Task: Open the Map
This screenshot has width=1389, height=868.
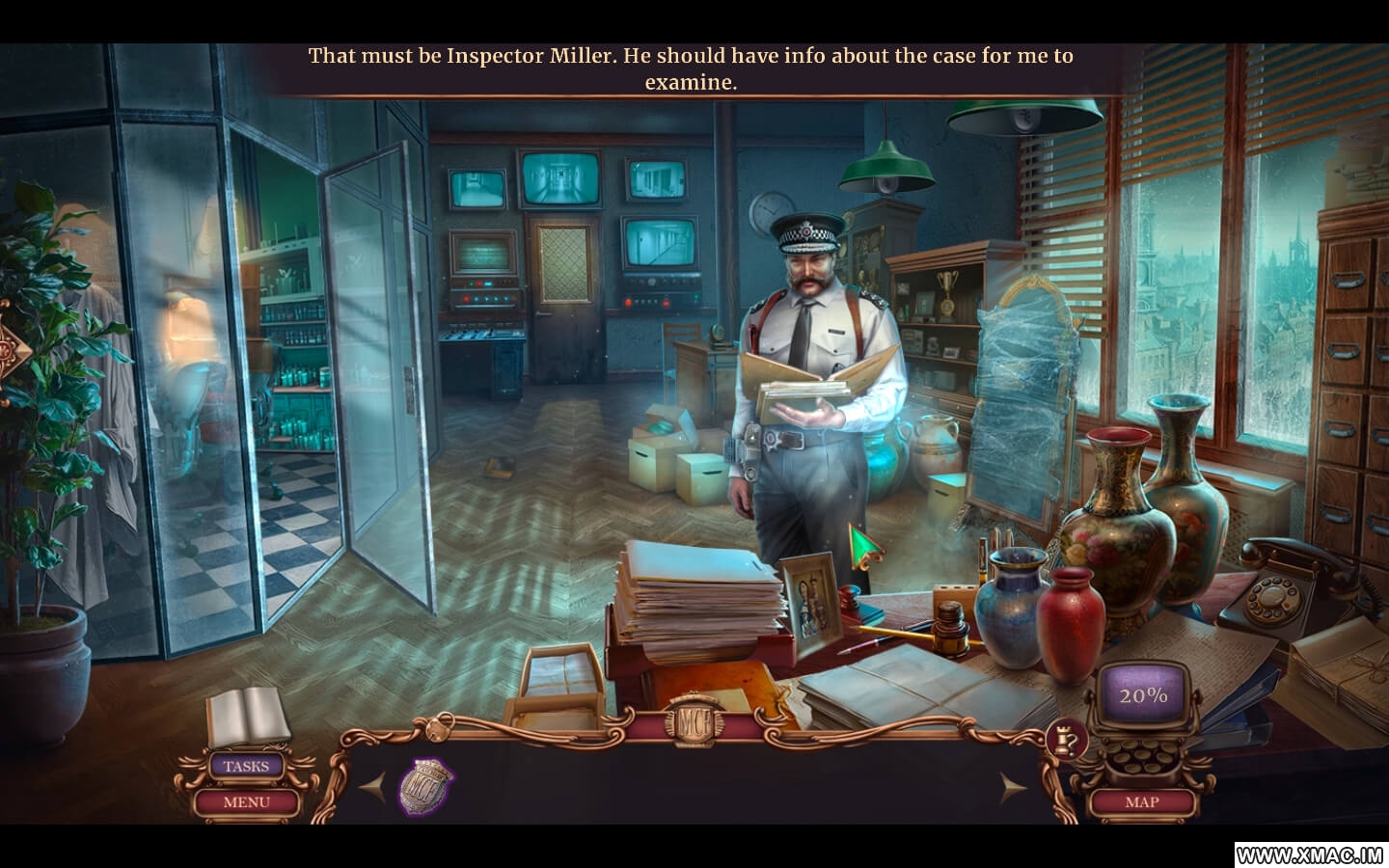Action: [x=1142, y=801]
